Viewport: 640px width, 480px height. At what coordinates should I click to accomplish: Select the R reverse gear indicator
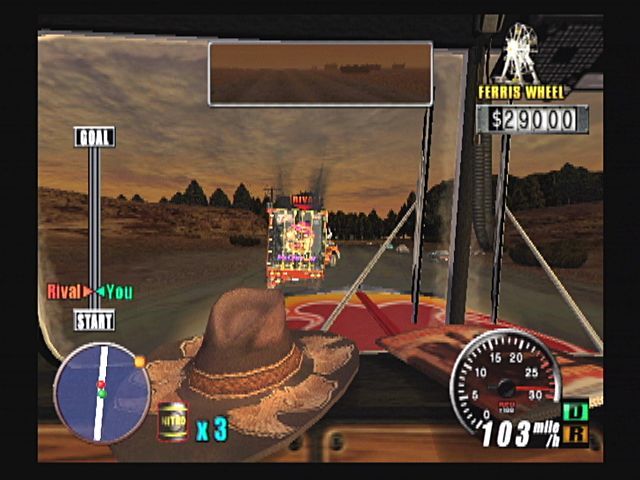tap(576, 433)
